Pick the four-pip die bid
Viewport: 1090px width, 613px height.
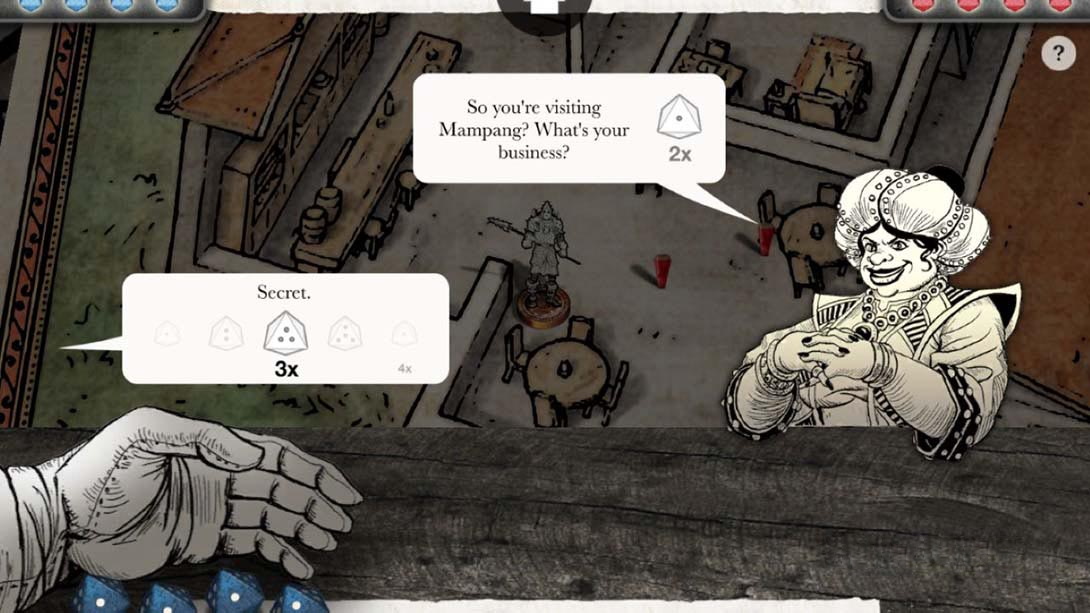pos(346,333)
